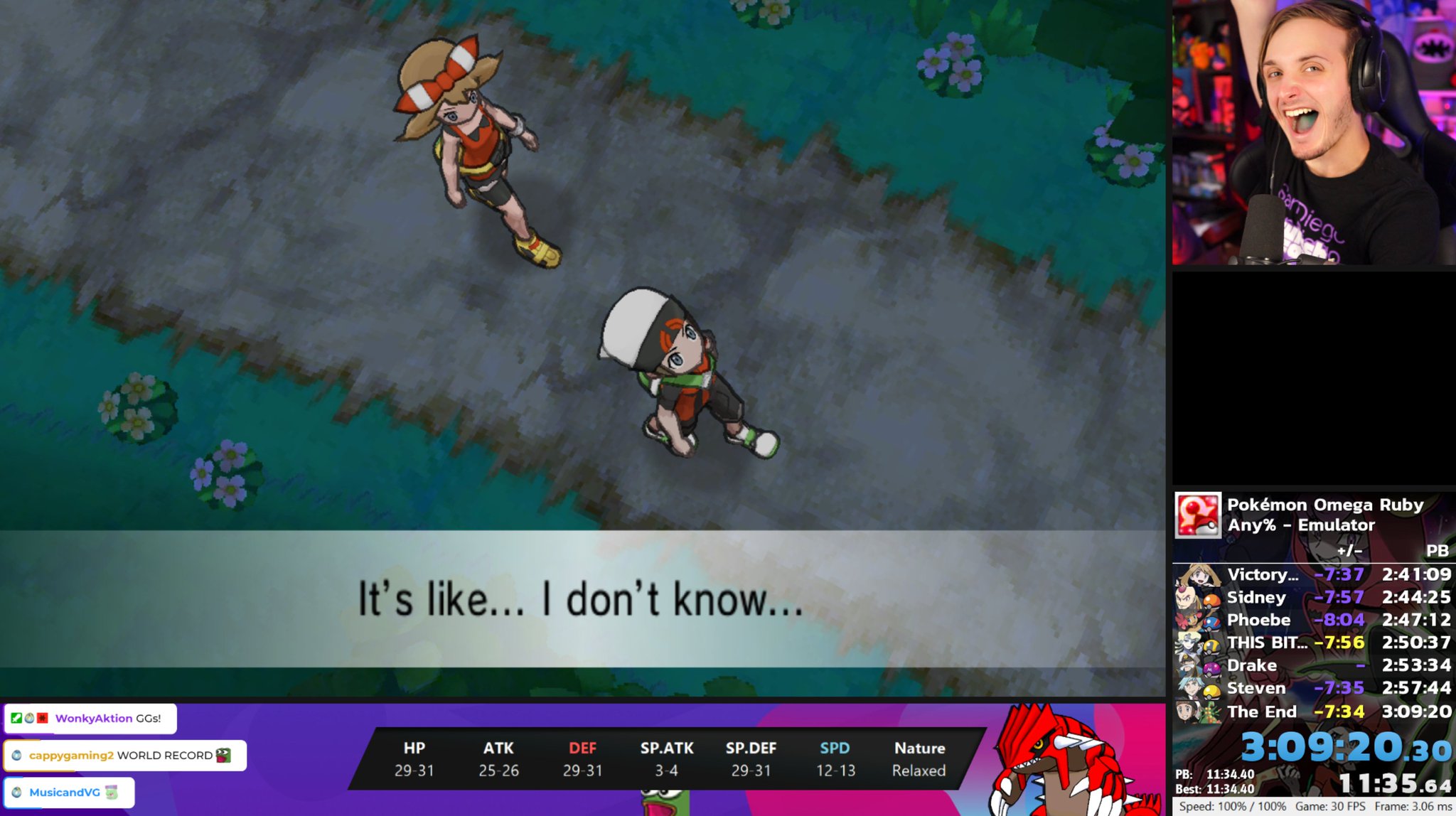Open MusicandVG's username
Viewport: 1456px width, 816px height.
64,794
